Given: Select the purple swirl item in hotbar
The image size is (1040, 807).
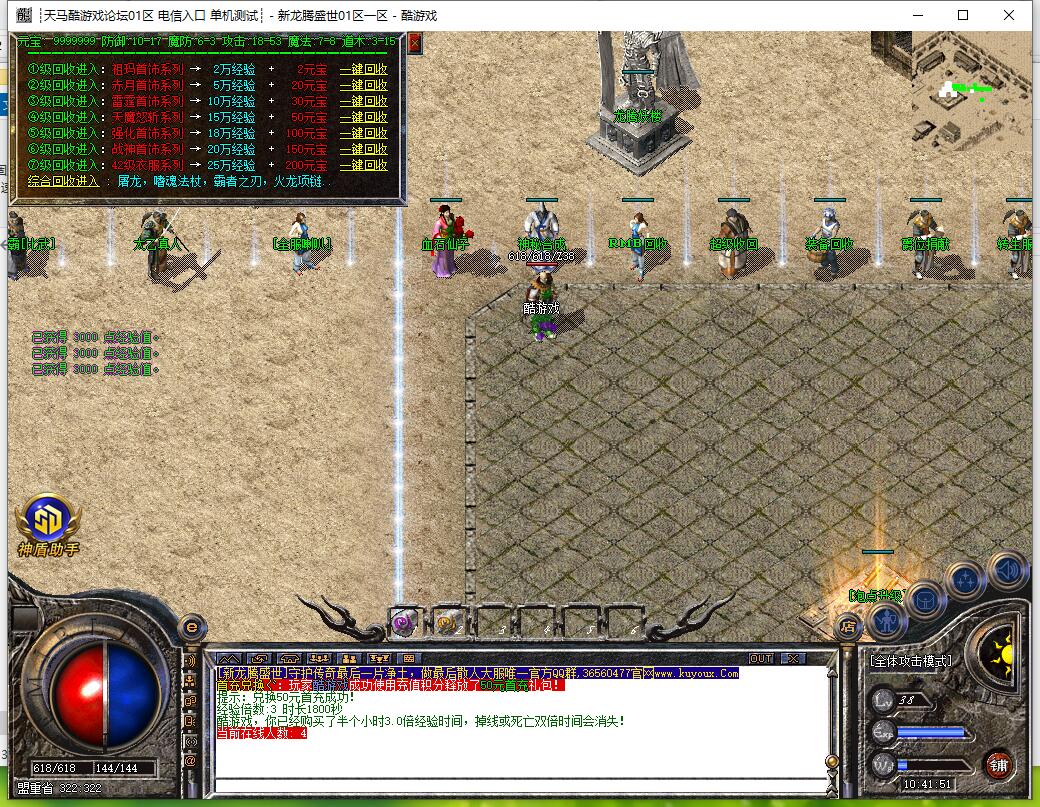Looking at the screenshot, I should click(x=403, y=620).
